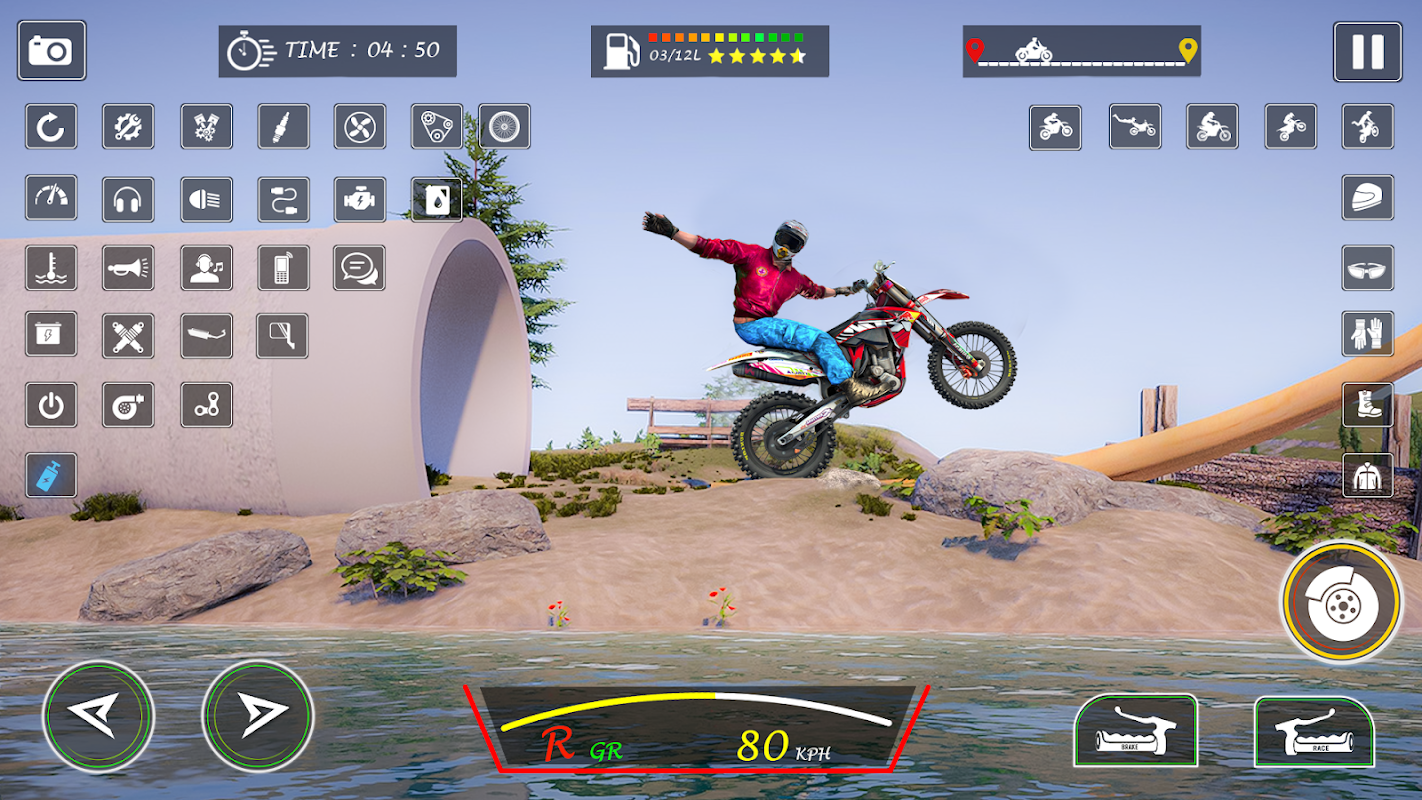Open the spark plug option
Screen dimensions: 1422x800
(x=283, y=127)
